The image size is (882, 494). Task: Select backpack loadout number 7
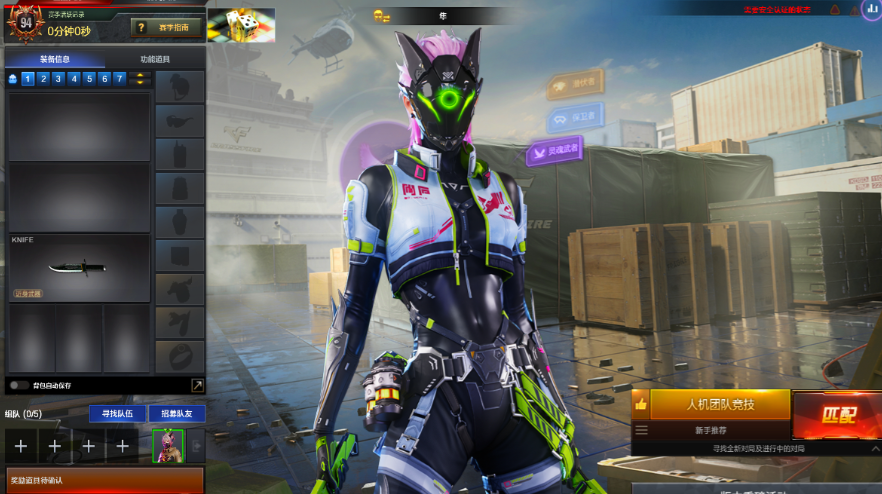(120, 78)
